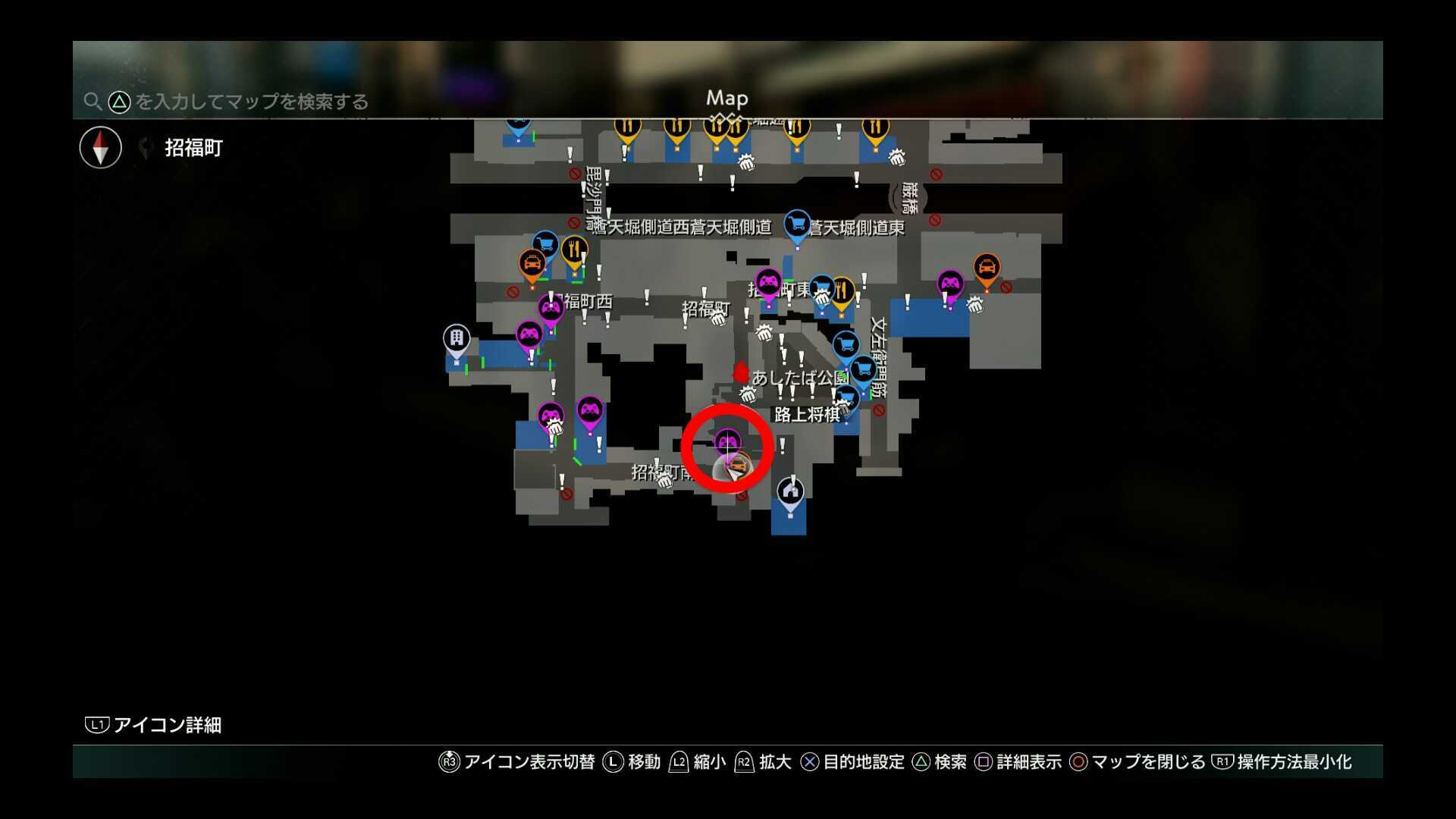Select the white house icon below 路上将棋
The image size is (1456, 819).
point(791,489)
